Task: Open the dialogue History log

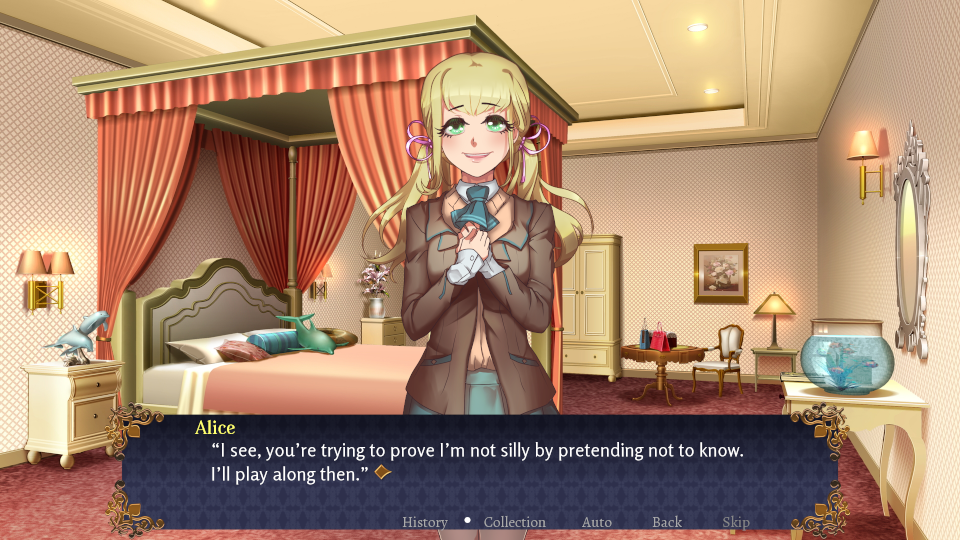Action: point(425,522)
